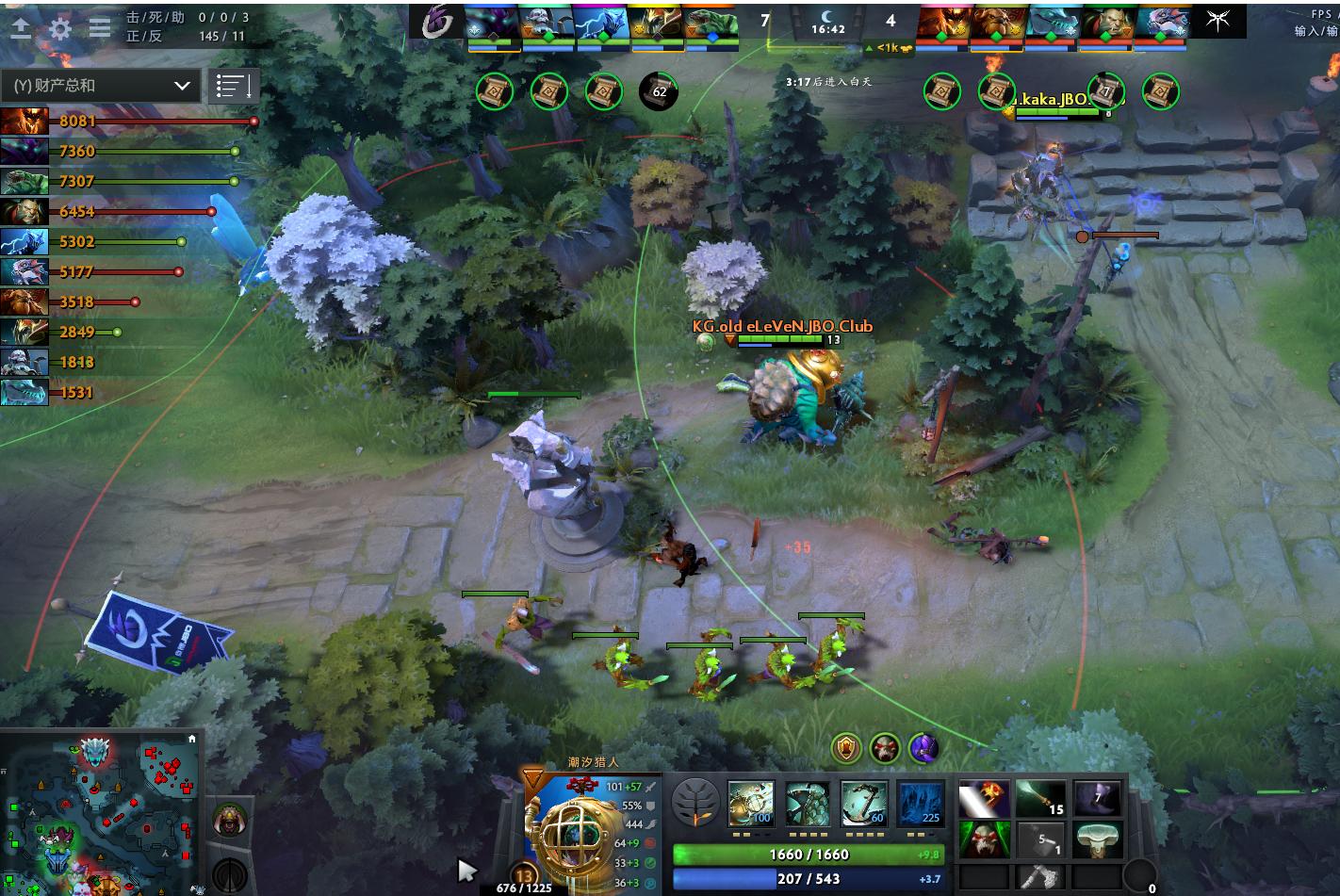The height and width of the screenshot is (896, 1340).
Task: Use the Magic Wand with 15 charges
Action: (1041, 799)
